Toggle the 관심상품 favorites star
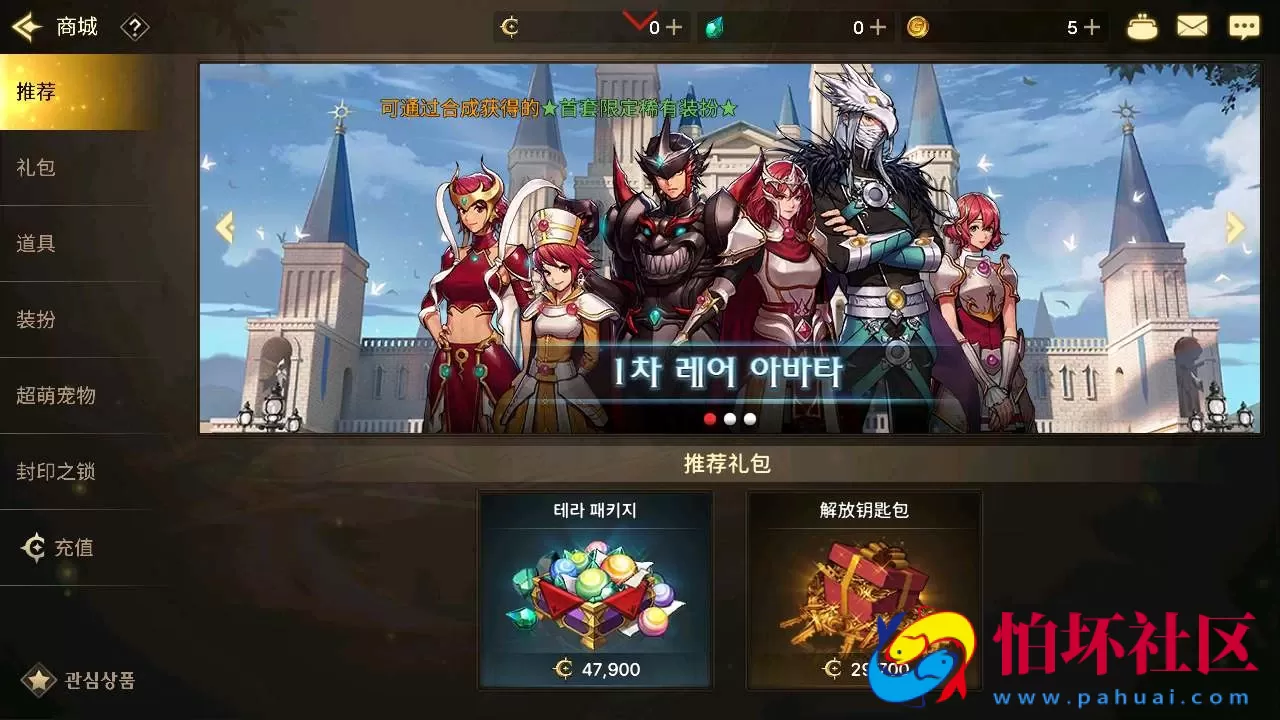Viewport: 1280px width, 720px height. click(x=38, y=680)
